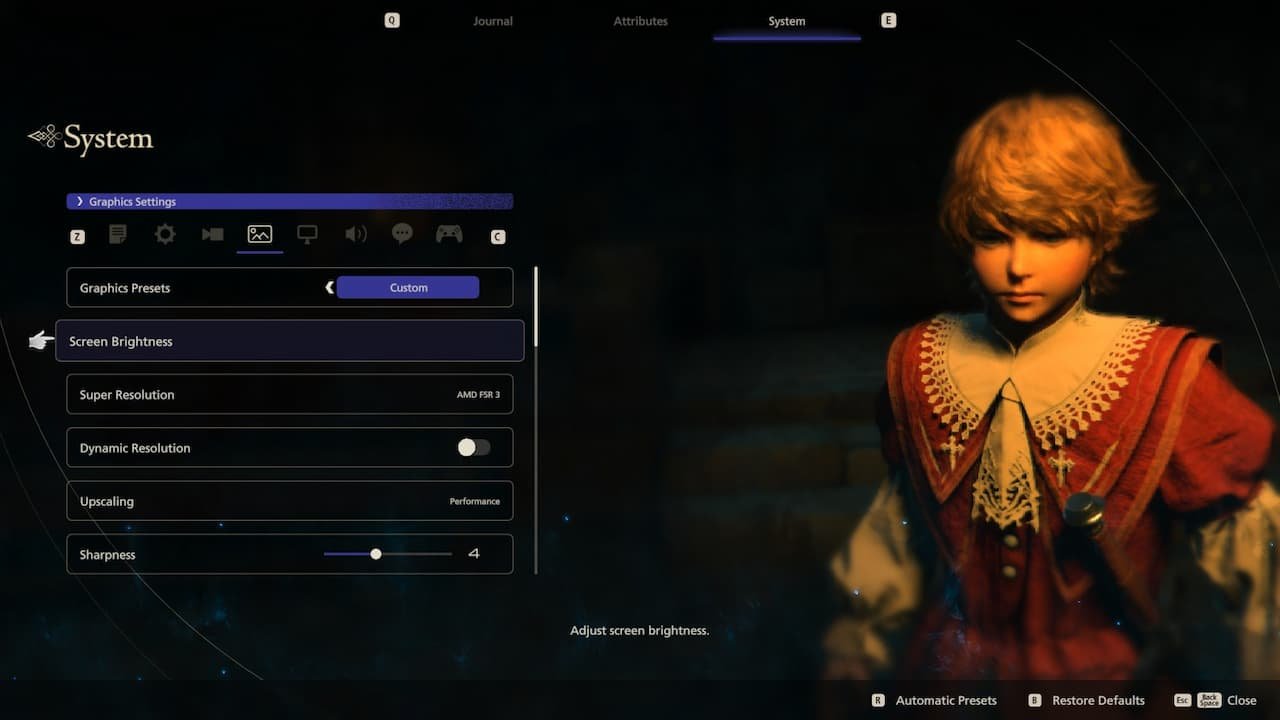The height and width of the screenshot is (720, 1280).
Task: Select the gamepad controls settings icon
Action: 448,234
